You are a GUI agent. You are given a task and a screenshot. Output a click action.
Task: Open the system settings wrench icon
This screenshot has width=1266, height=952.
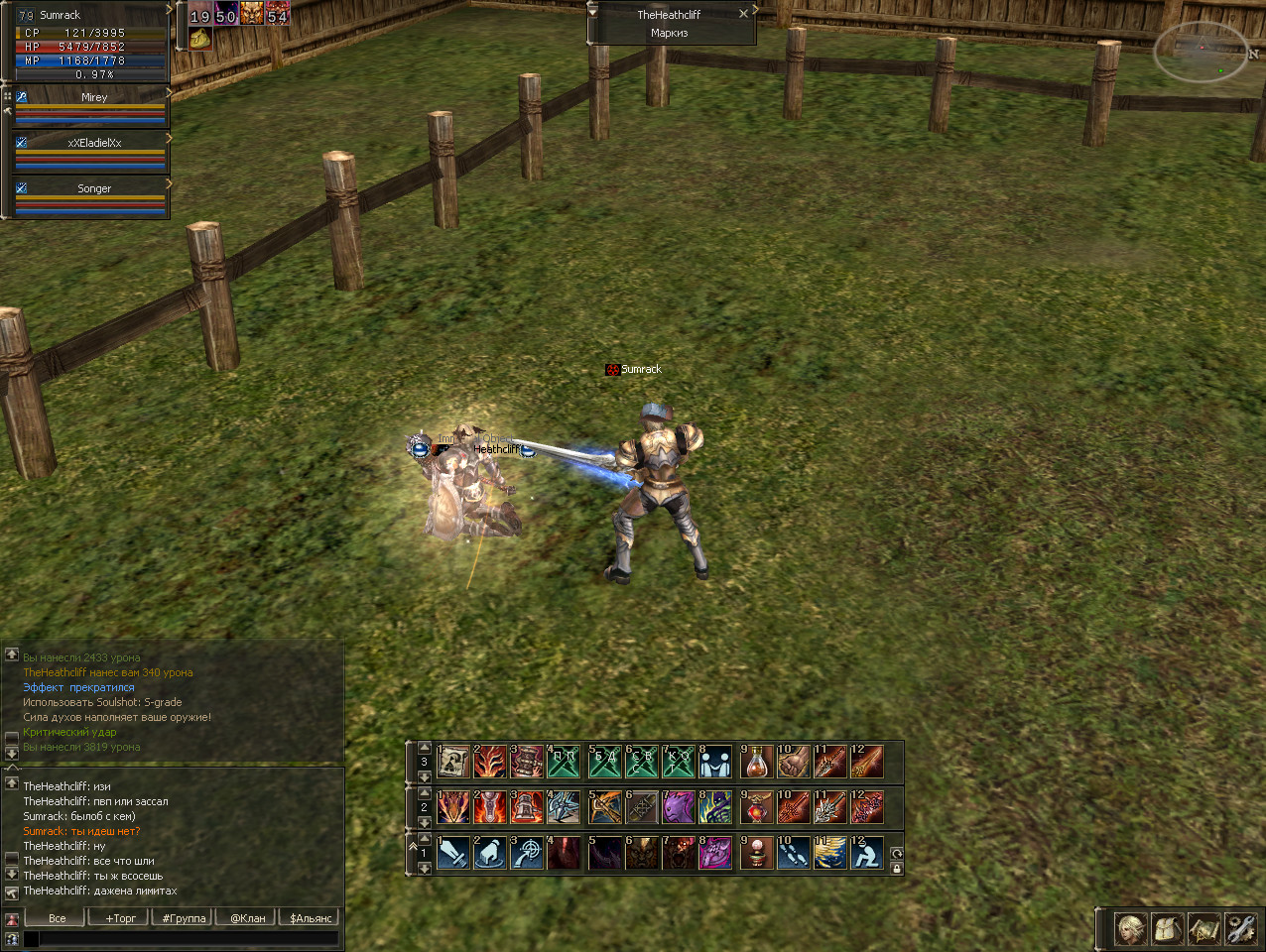pos(1240,929)
